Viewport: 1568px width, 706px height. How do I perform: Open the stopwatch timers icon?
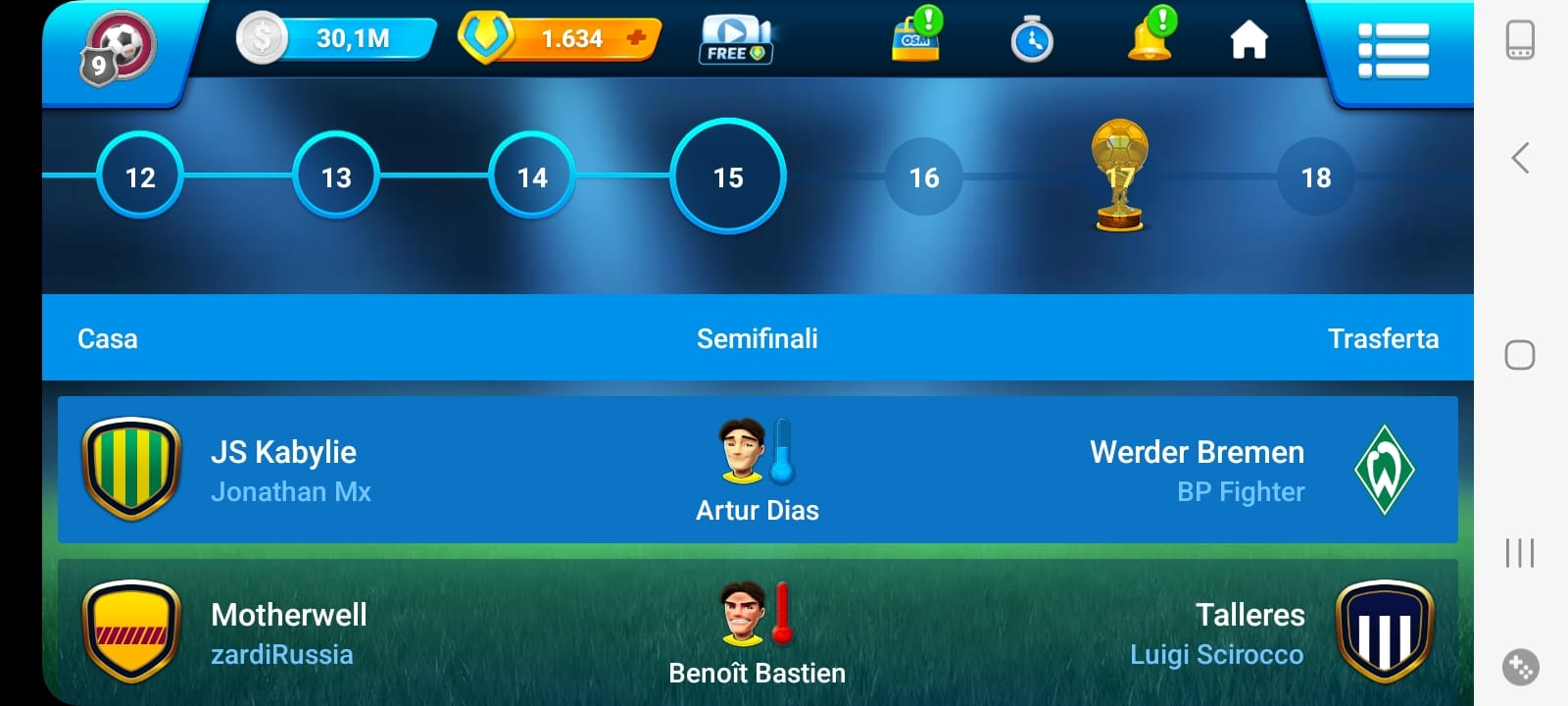coord(1031,41)
